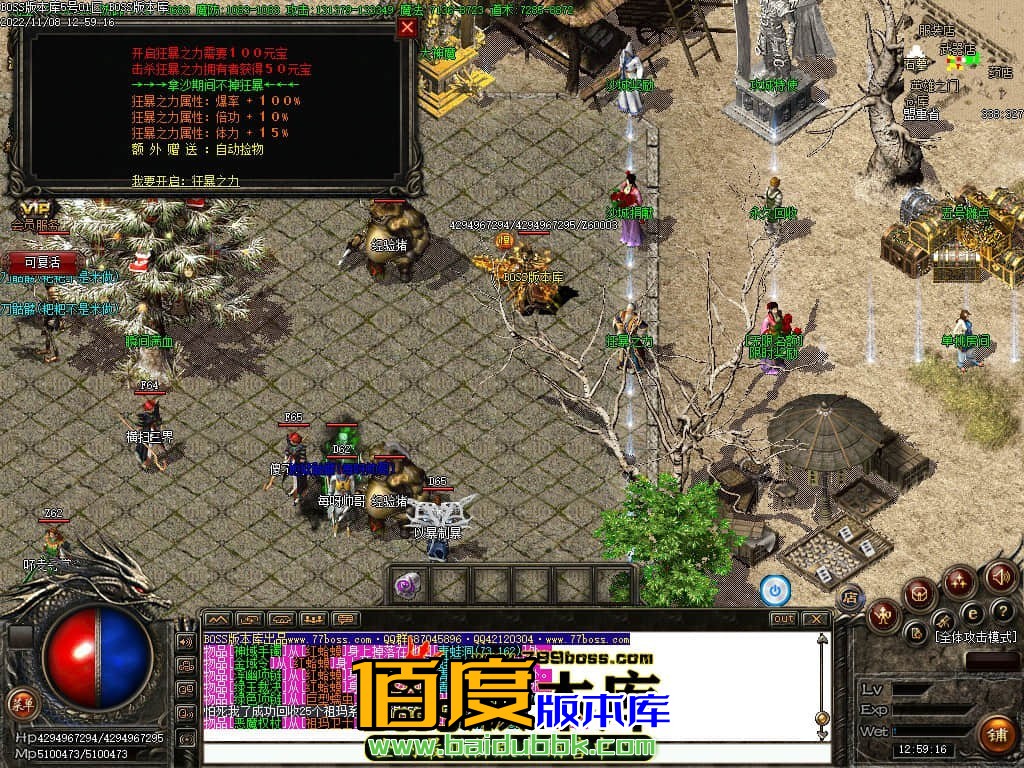This screenshot has width=1024, height=768.
Task: Choose the 我要开启: 狂暴之力 dialogue link
Action: pos(185,181)
